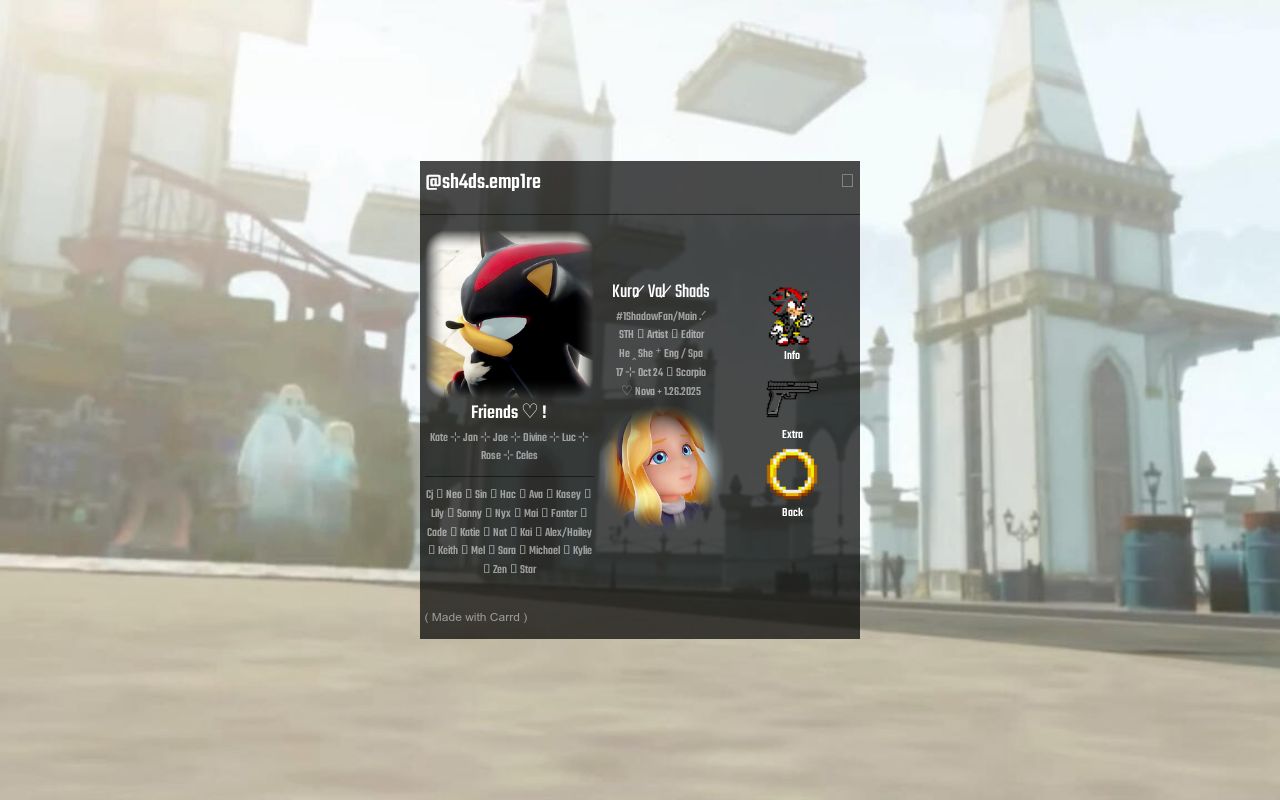Select the Shadow the Hedgehog profile picture

[x=510, y=314]
